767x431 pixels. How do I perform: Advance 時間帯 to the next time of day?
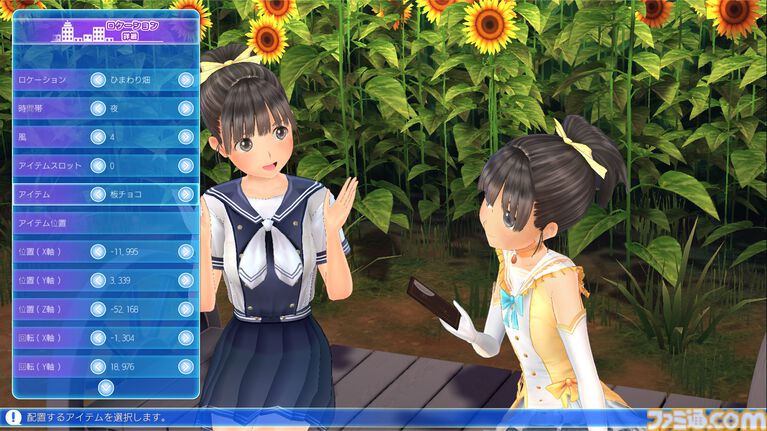(186, 108)
